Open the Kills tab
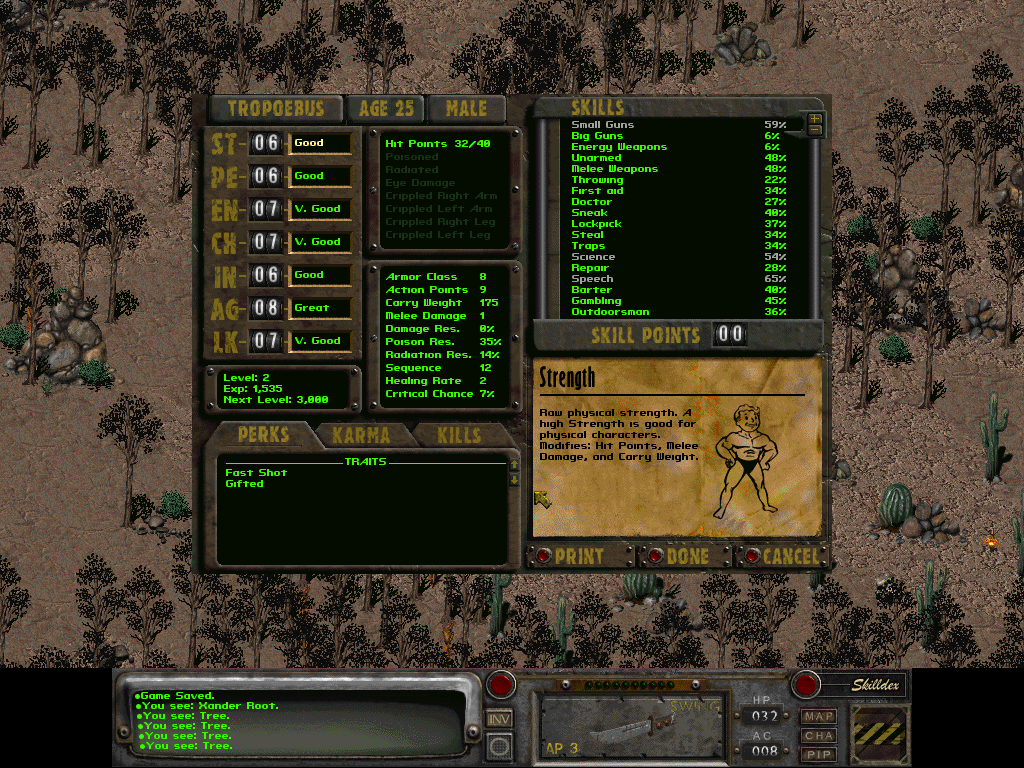The width and height of the screenshot is (1024, 768). click(x=458, y=435)
